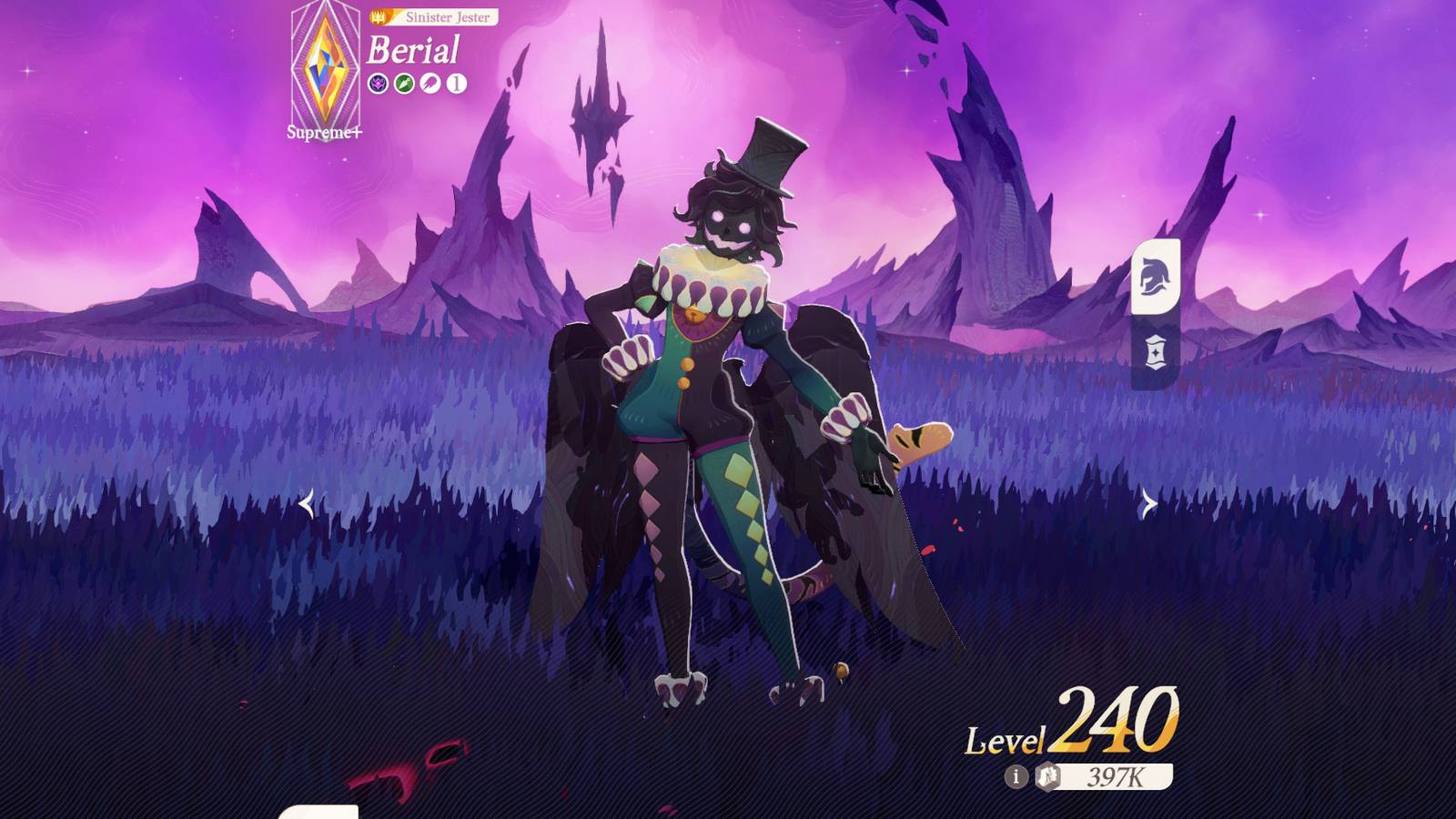Open the info tooltip near the level display
The width and height of the screenshot is (1456, 819).
tap(1016, 777)
